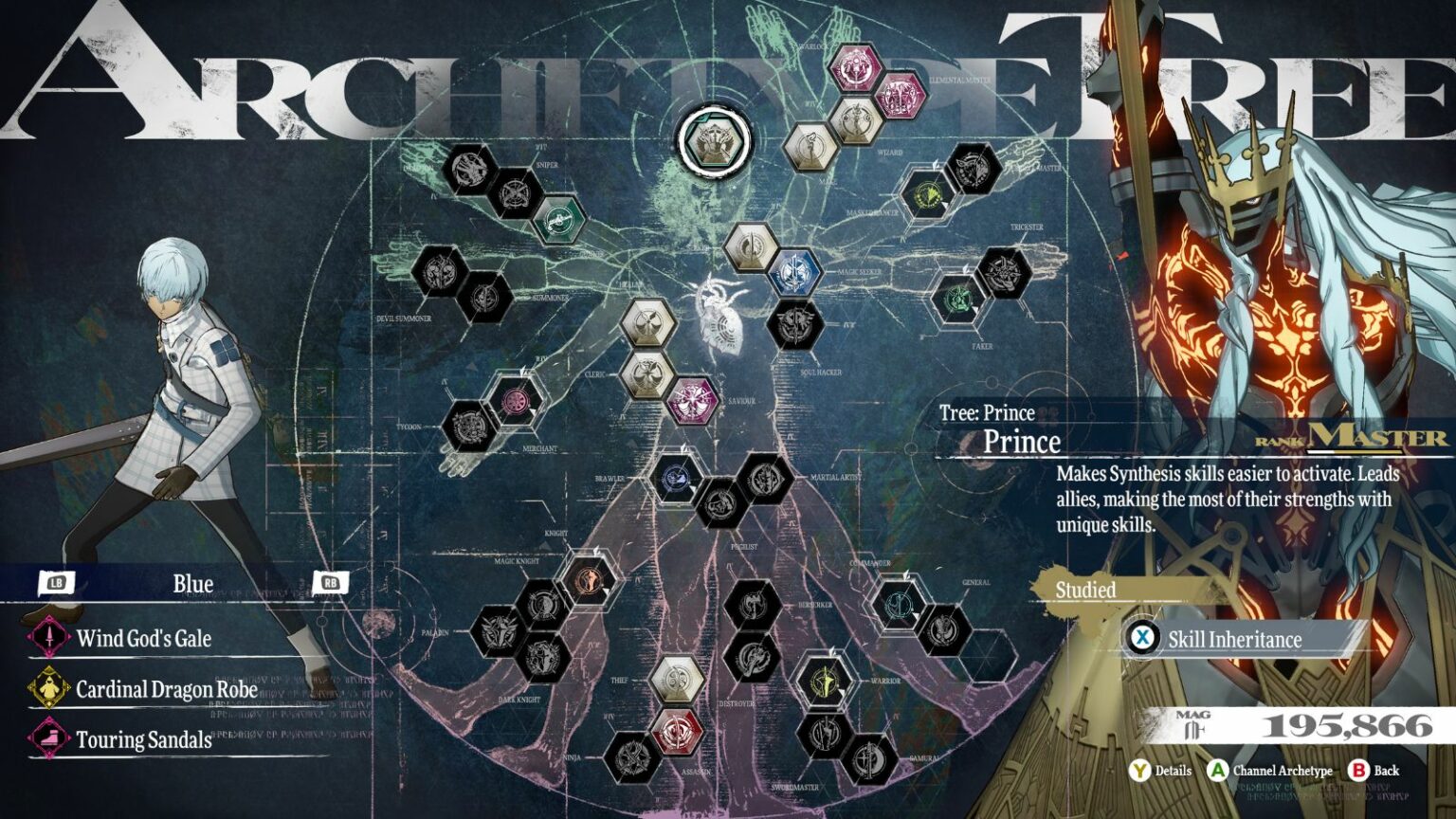Choose the Soul Hacker archetype node
The image size is (1456, 819).
coord(793,323)
